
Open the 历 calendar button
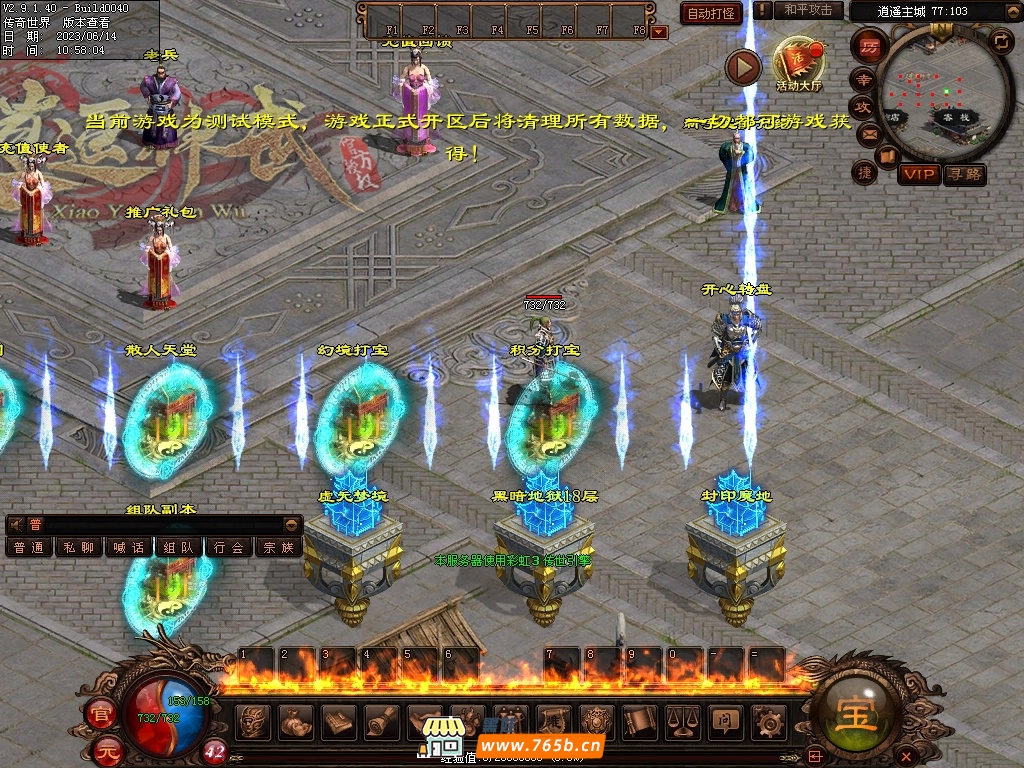point(871,46)
